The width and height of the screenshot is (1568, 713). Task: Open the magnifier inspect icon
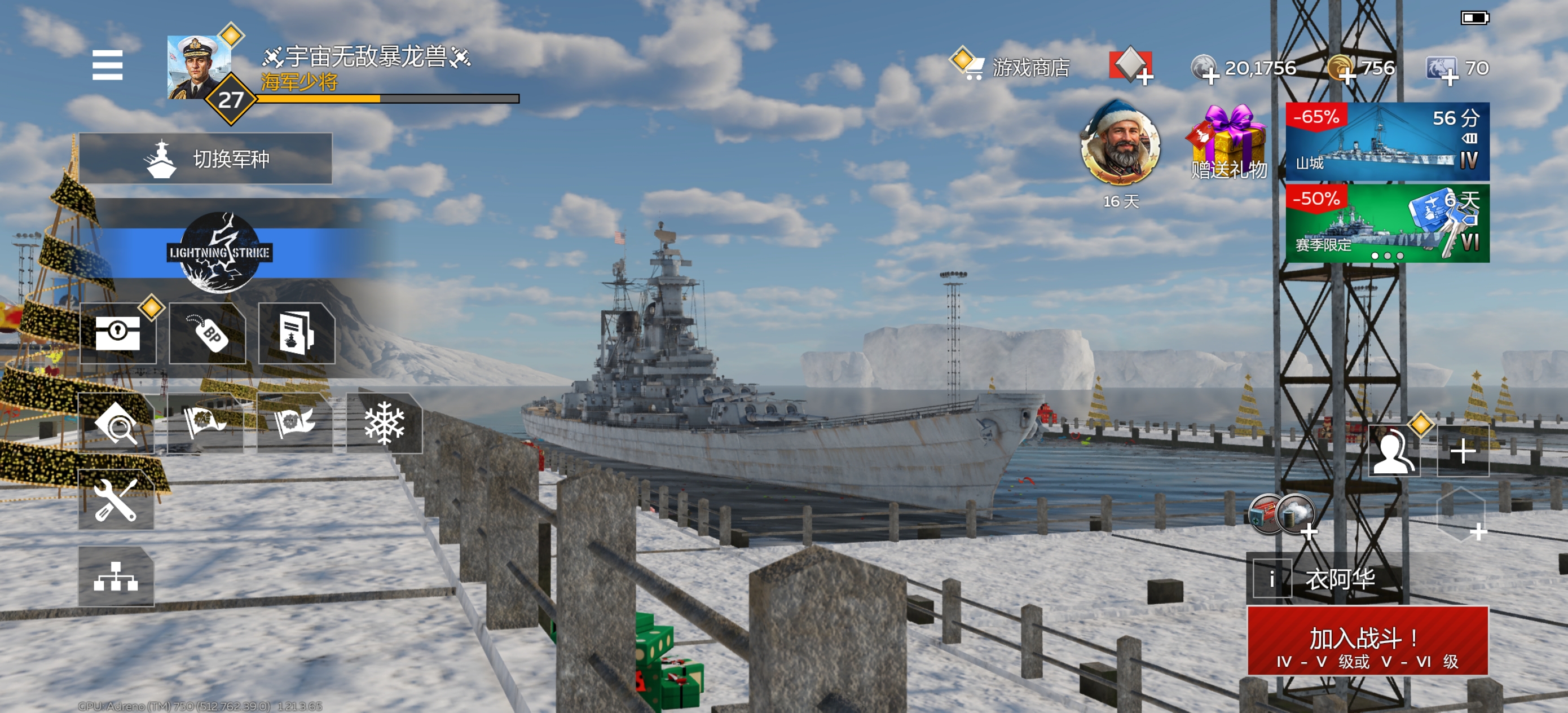[x=116, y=423]
